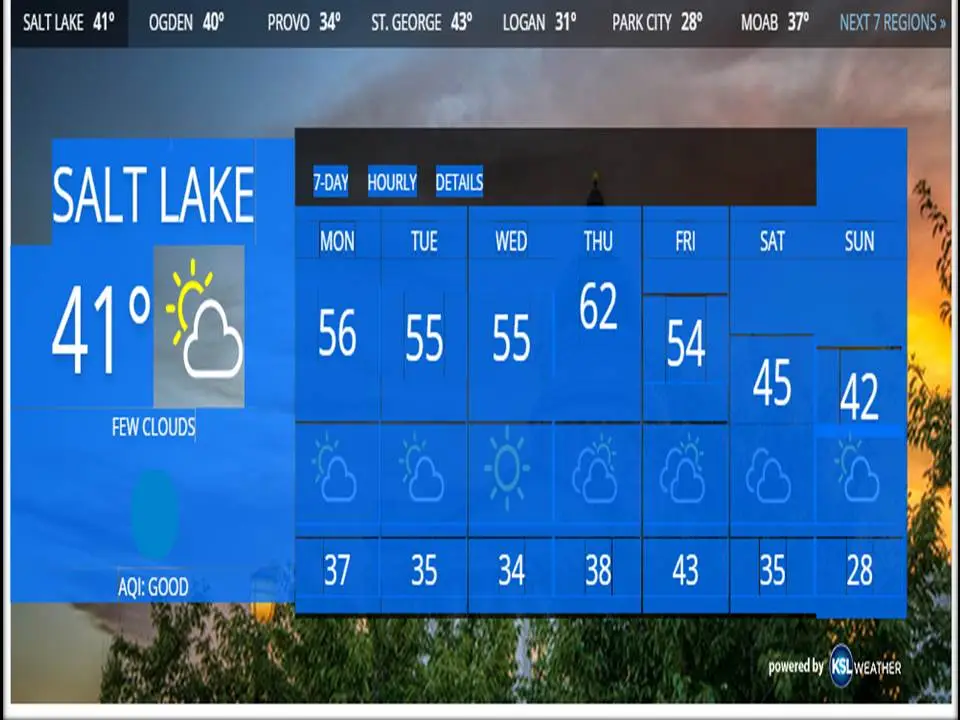The width and height of the screenshot is (960, 720).
Task: Open the Logan region forecast
Action: pyautogui.click(x=538, y=23)
